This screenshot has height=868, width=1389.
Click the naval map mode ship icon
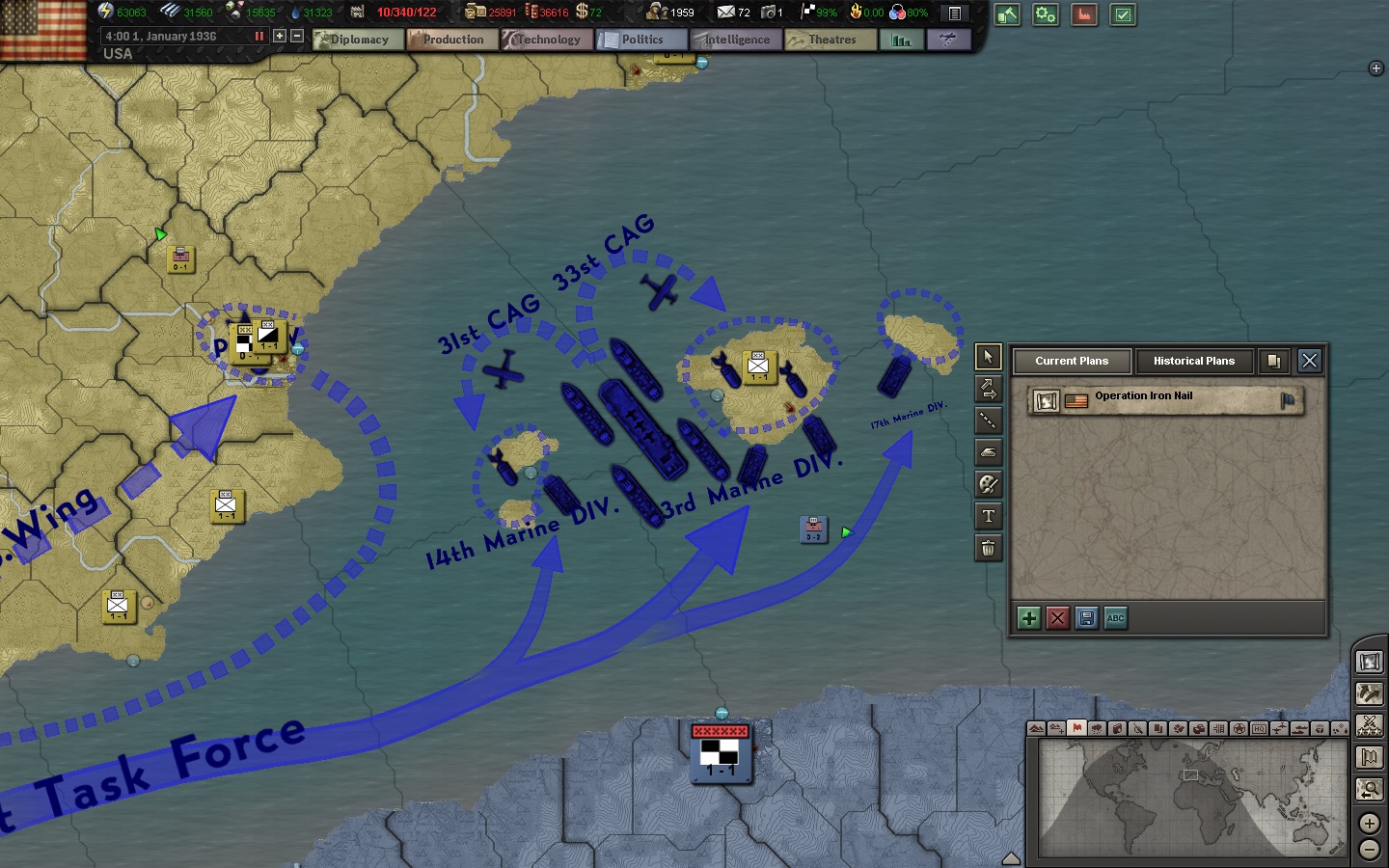(1298, 728)
